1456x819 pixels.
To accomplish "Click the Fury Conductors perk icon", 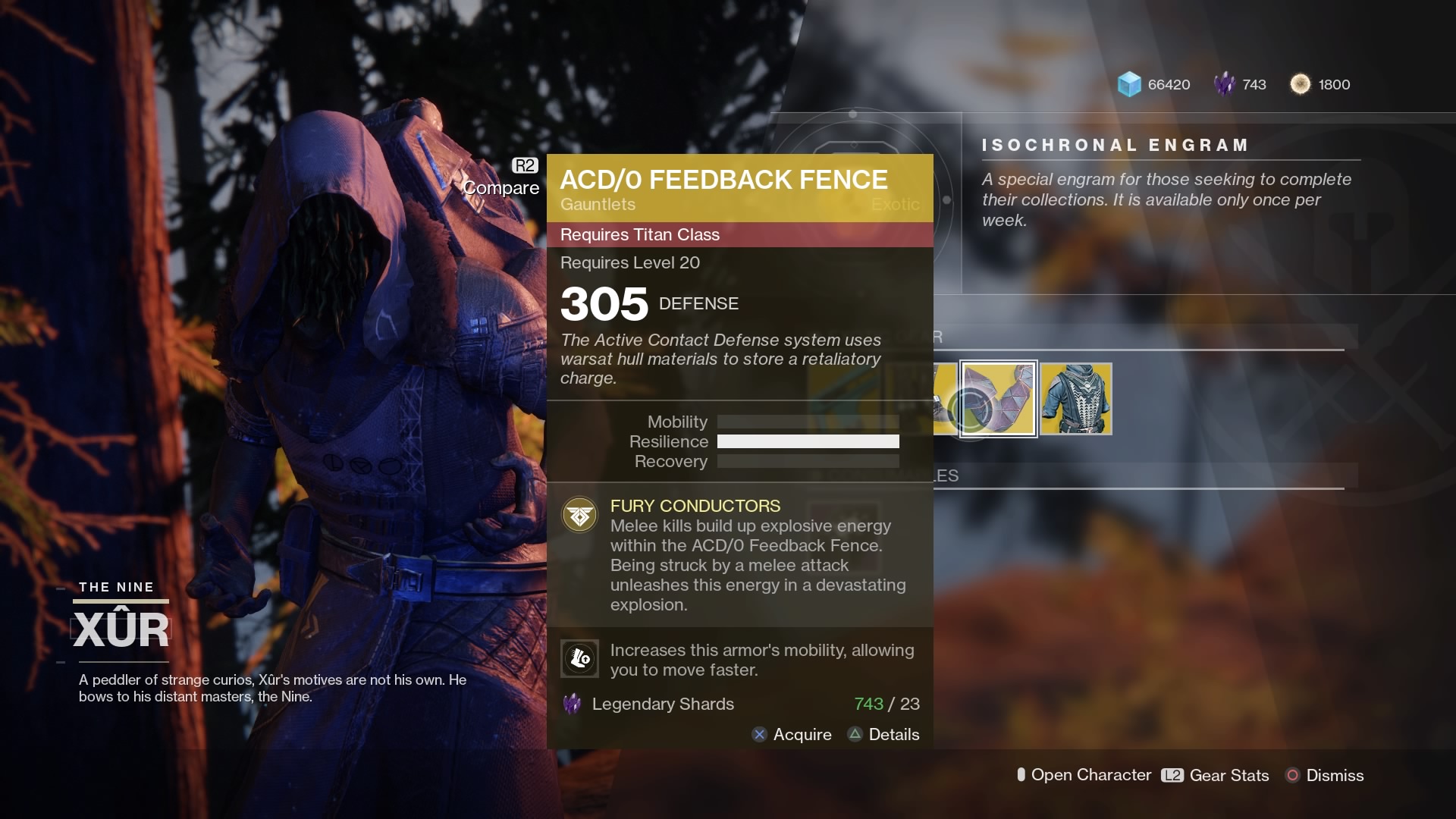I will 579,515.
